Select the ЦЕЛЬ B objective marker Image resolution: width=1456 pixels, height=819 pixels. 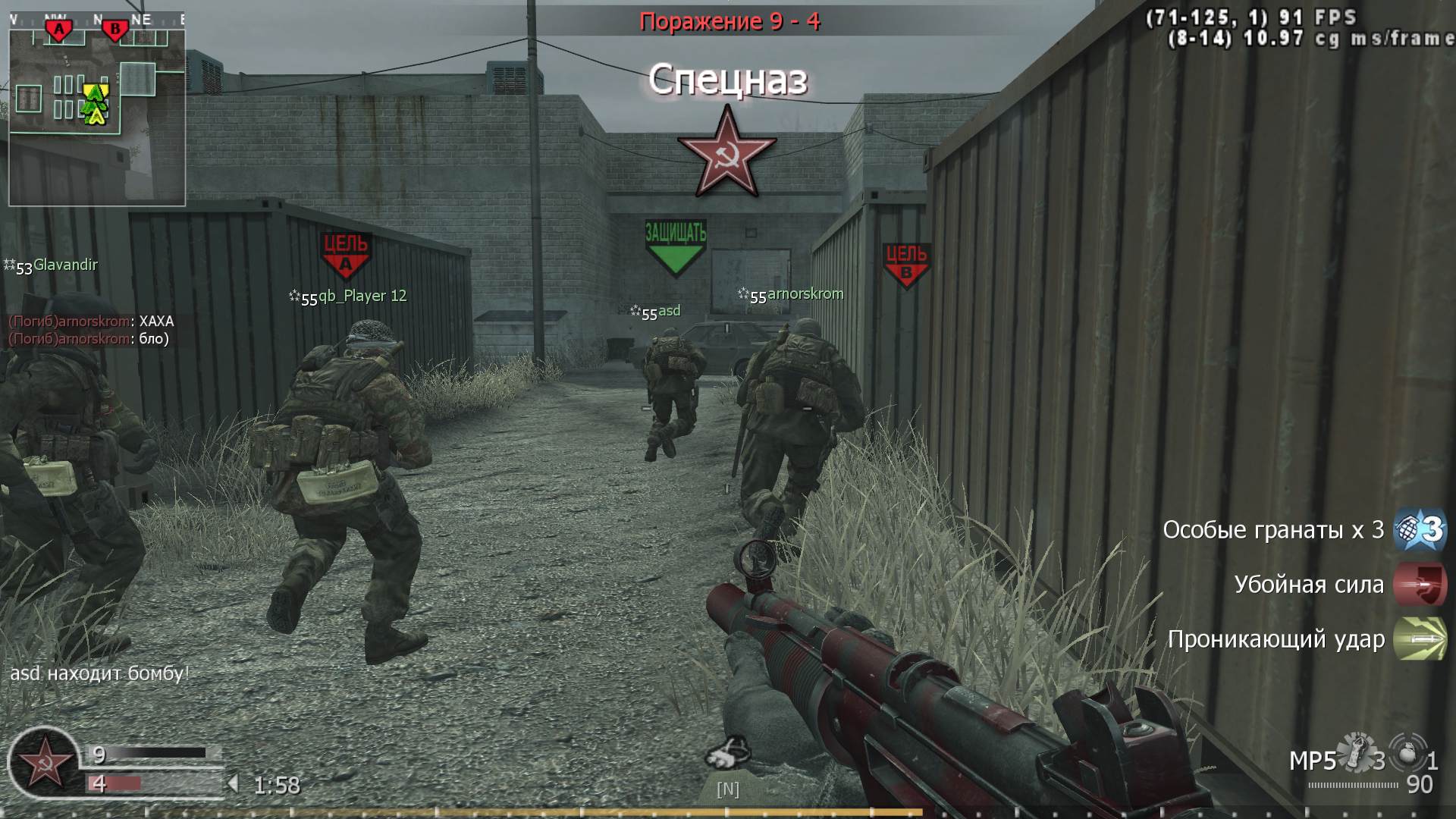click(x=907, y=258)
